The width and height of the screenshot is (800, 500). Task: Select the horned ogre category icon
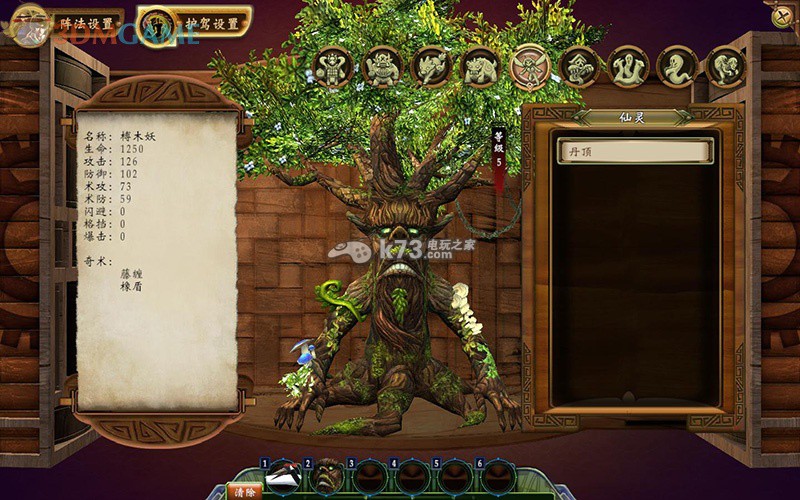coord(382,67)
